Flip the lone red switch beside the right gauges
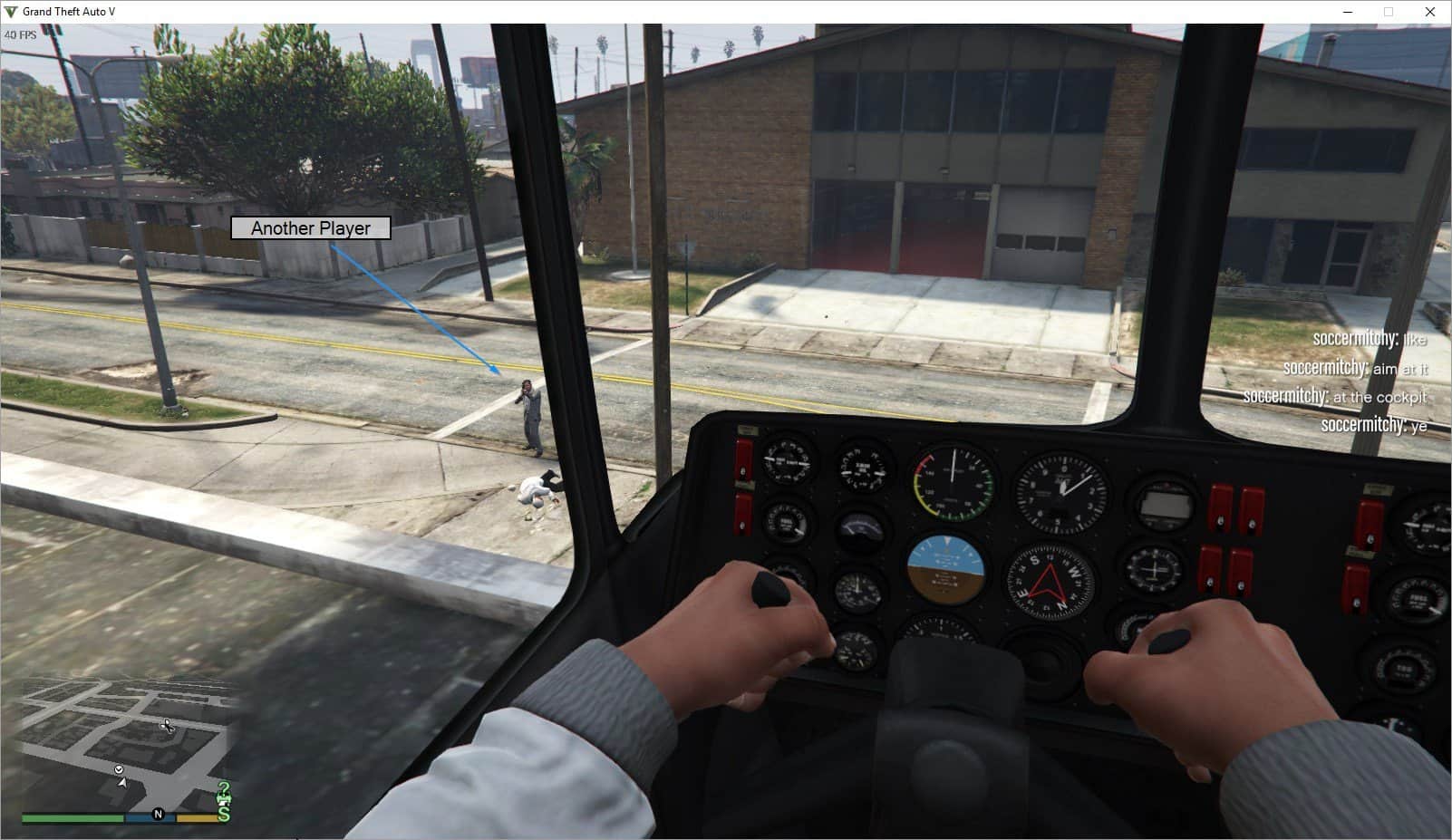The width and height of the screenshot is (1452, 840). pyautogui.click(x=1369, y=524)
